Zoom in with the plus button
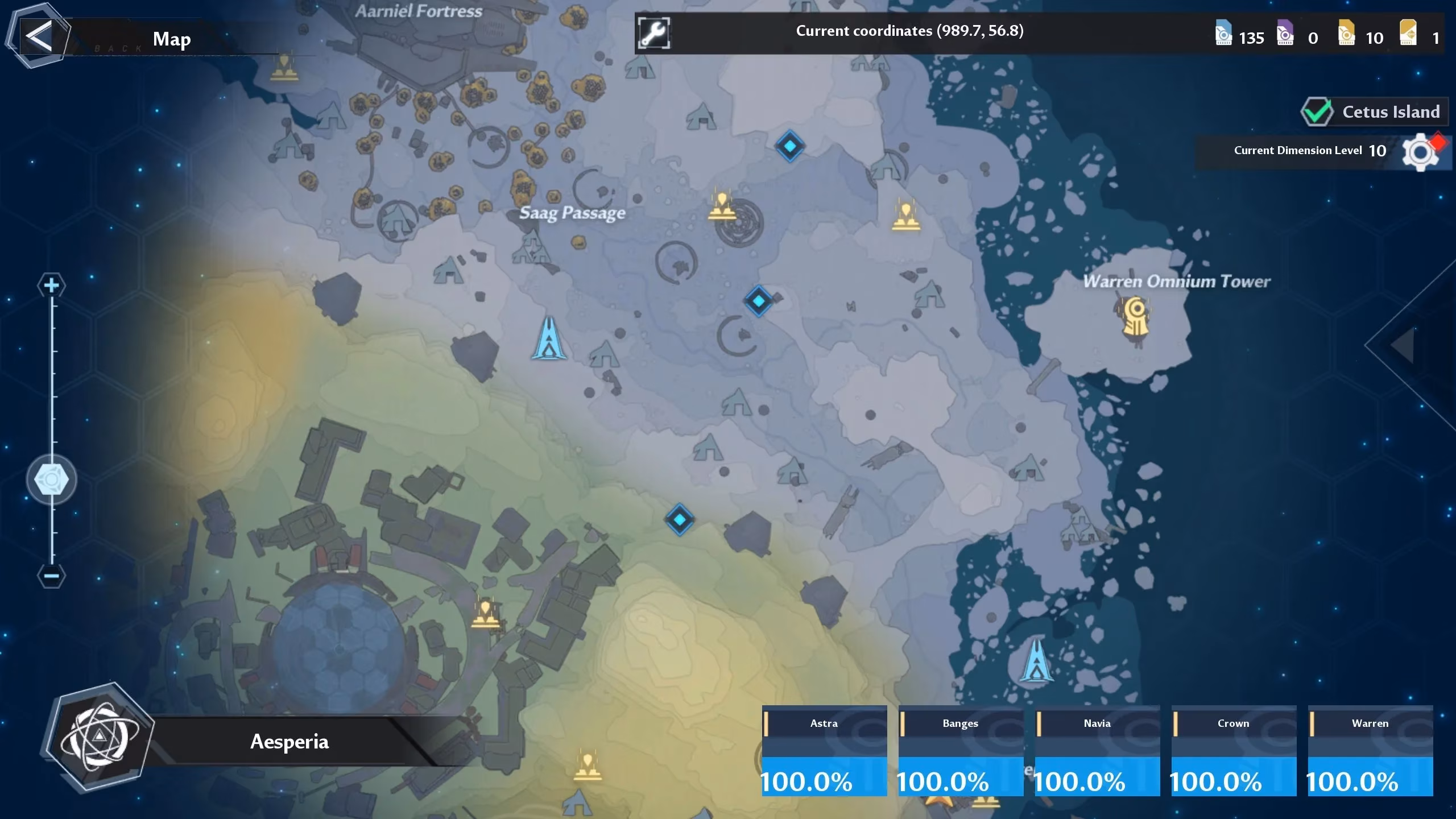 52,285
